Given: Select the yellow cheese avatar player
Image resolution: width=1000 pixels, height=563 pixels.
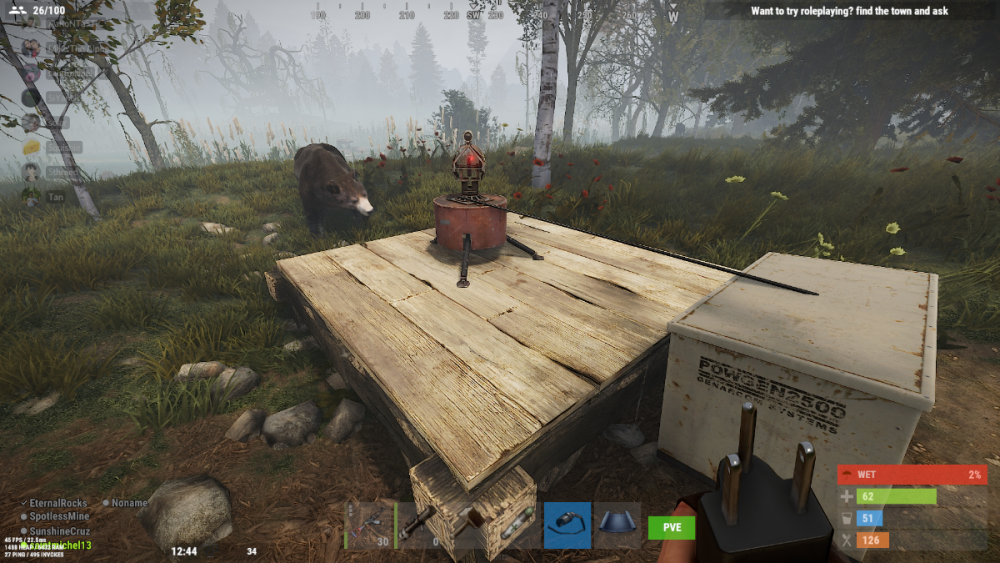Looking at the screenshot, I should coord(31,147).
